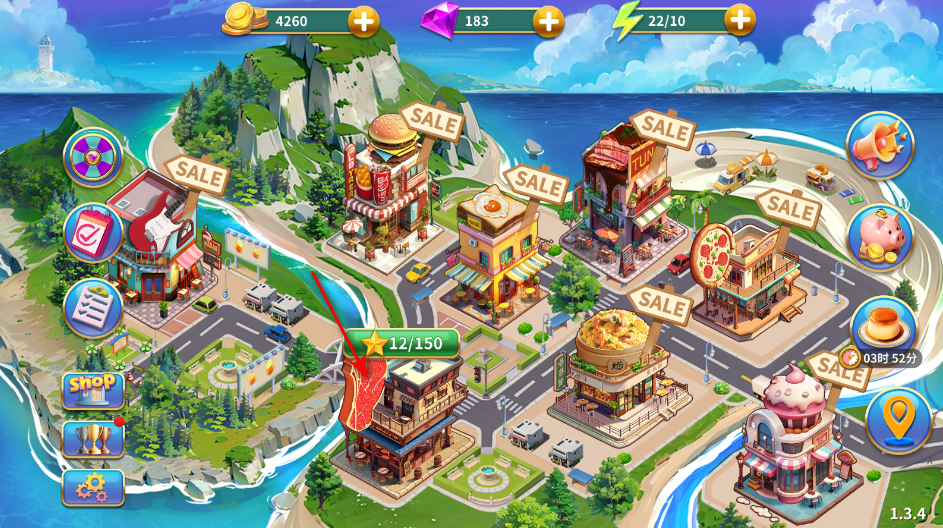Viewport: 943px width, 528px height.
Task: Select the burger restaurant's SALE sign
Action: (x=431, y=123)
